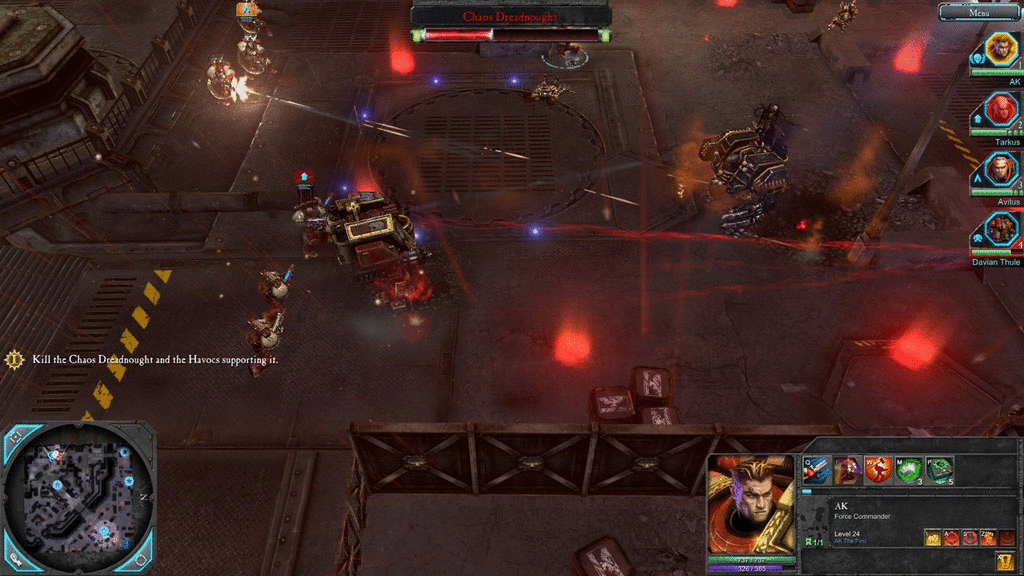Viewport: 1024px width, 576px height.
Task: Open the Menu button
Action: (x=979, y=13)
